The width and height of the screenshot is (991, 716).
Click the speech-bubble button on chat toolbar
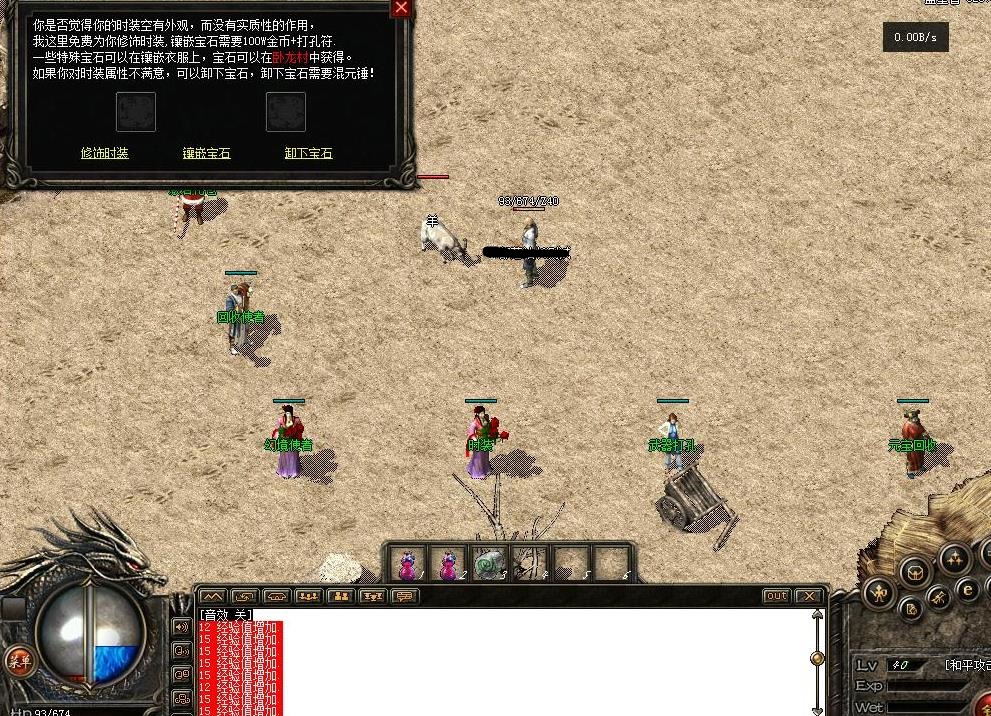pos(404,596)
